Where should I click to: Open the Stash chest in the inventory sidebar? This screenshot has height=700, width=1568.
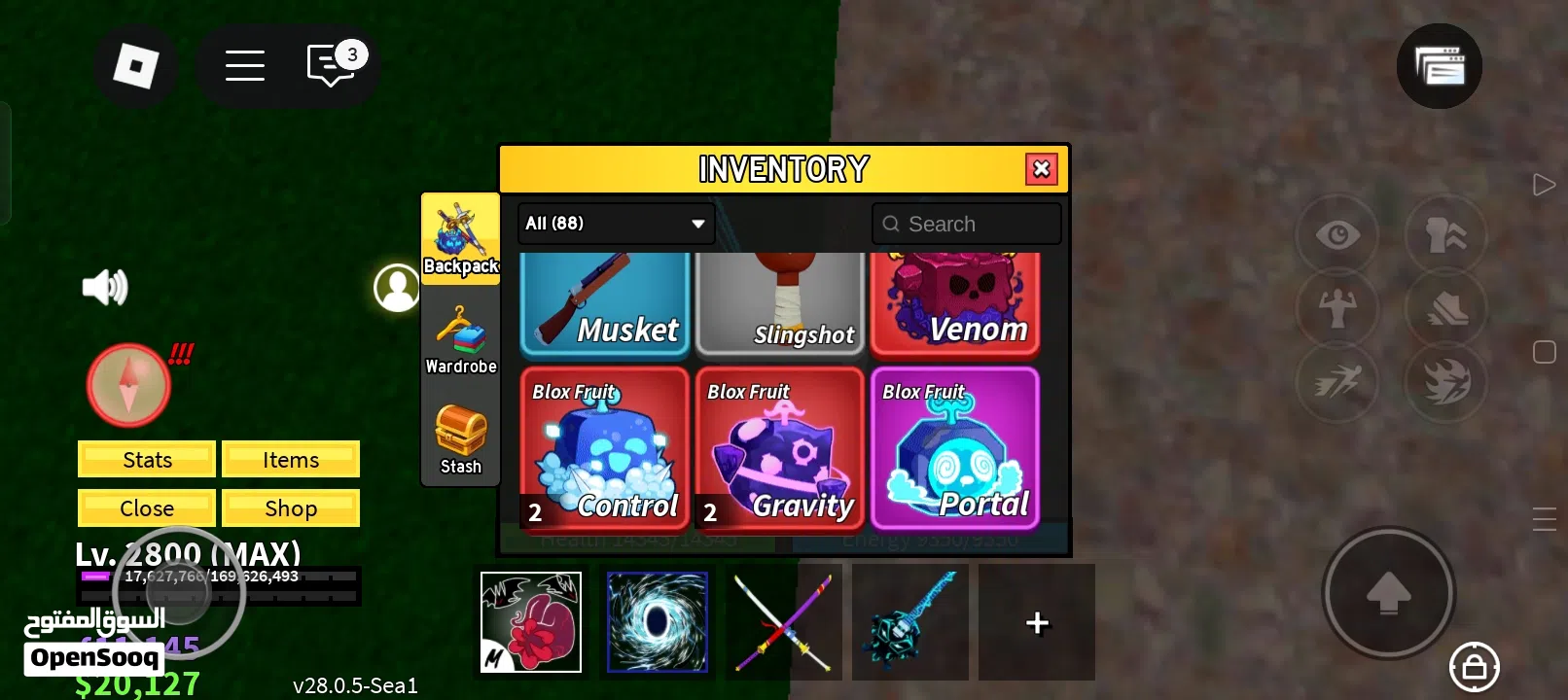coord(459,437)
